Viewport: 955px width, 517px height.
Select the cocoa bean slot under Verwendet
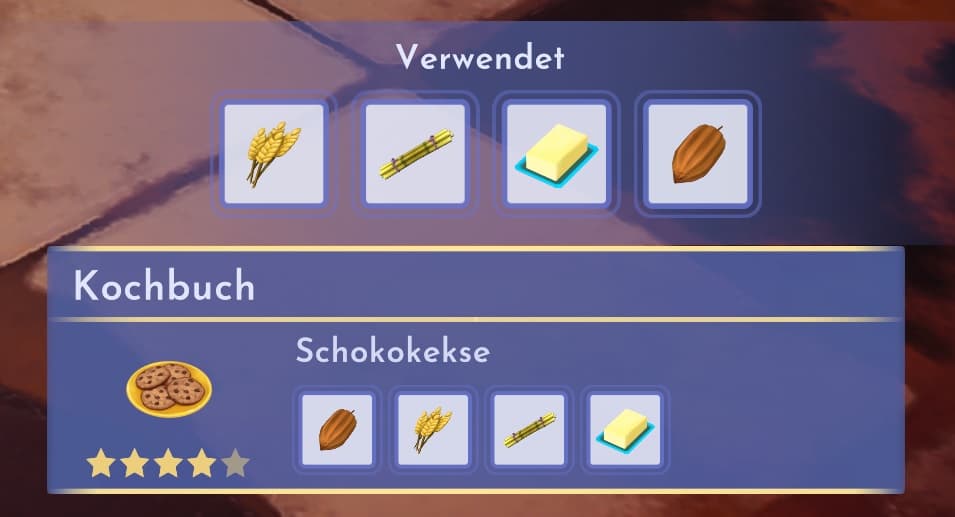pyautogui.click(x=698, y=154)
